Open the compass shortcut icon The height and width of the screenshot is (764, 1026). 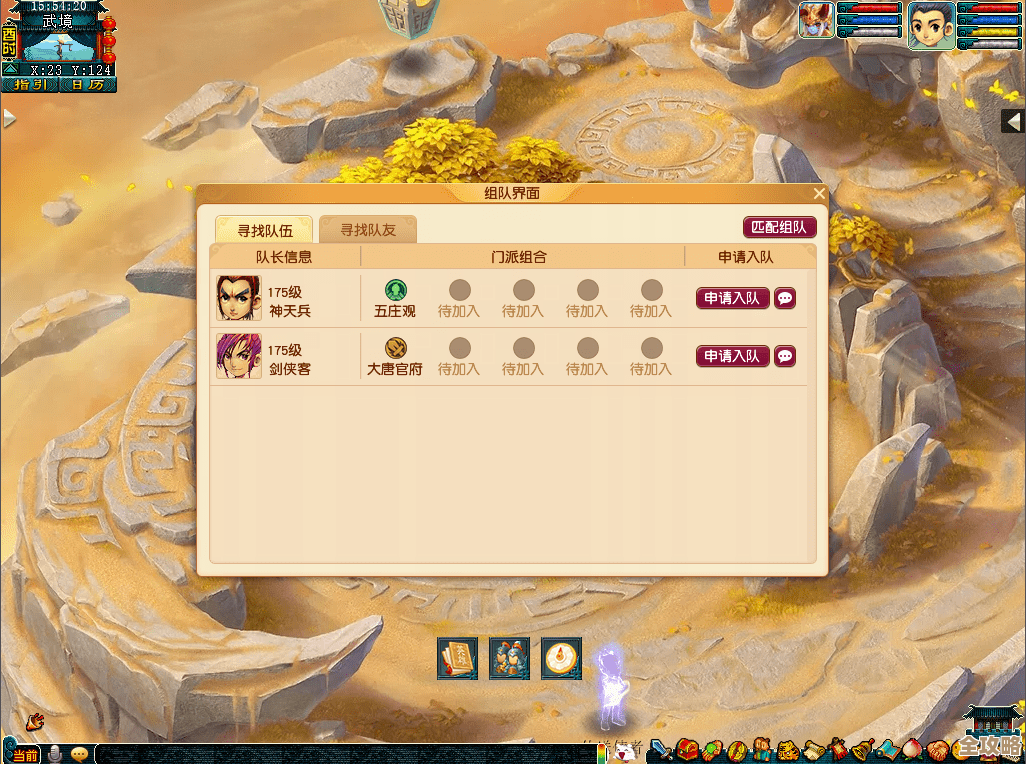[x=561, y=658]
